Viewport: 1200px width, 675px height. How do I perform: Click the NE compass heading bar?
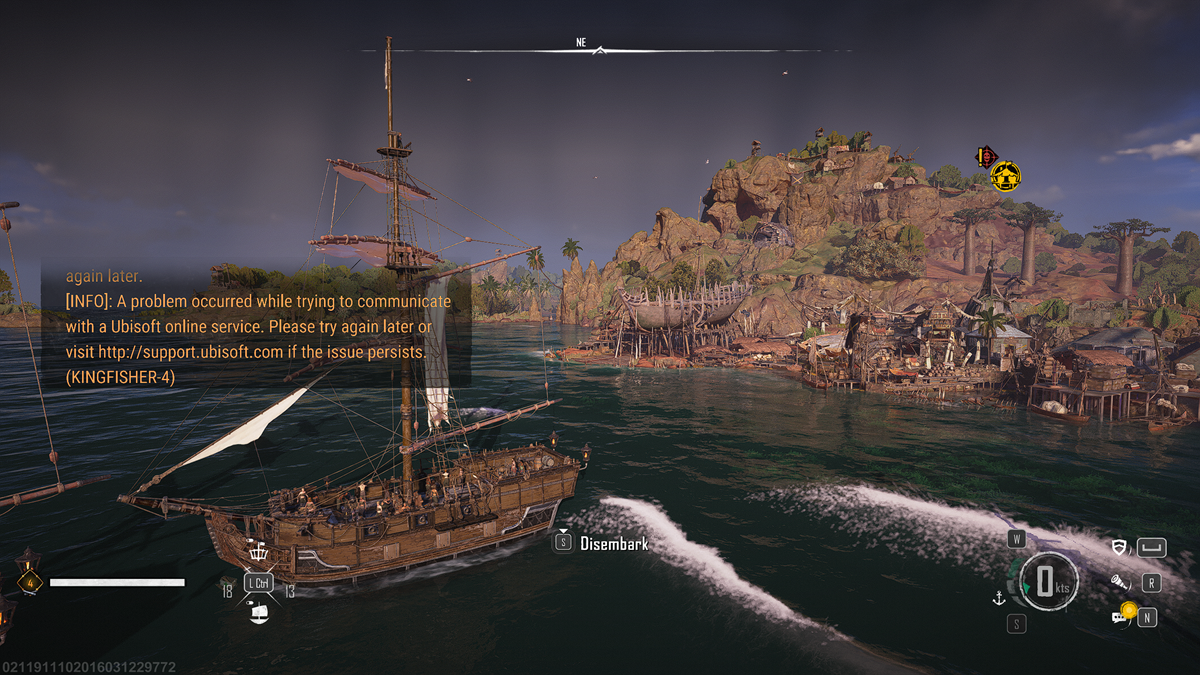click(x=598, y=46)
